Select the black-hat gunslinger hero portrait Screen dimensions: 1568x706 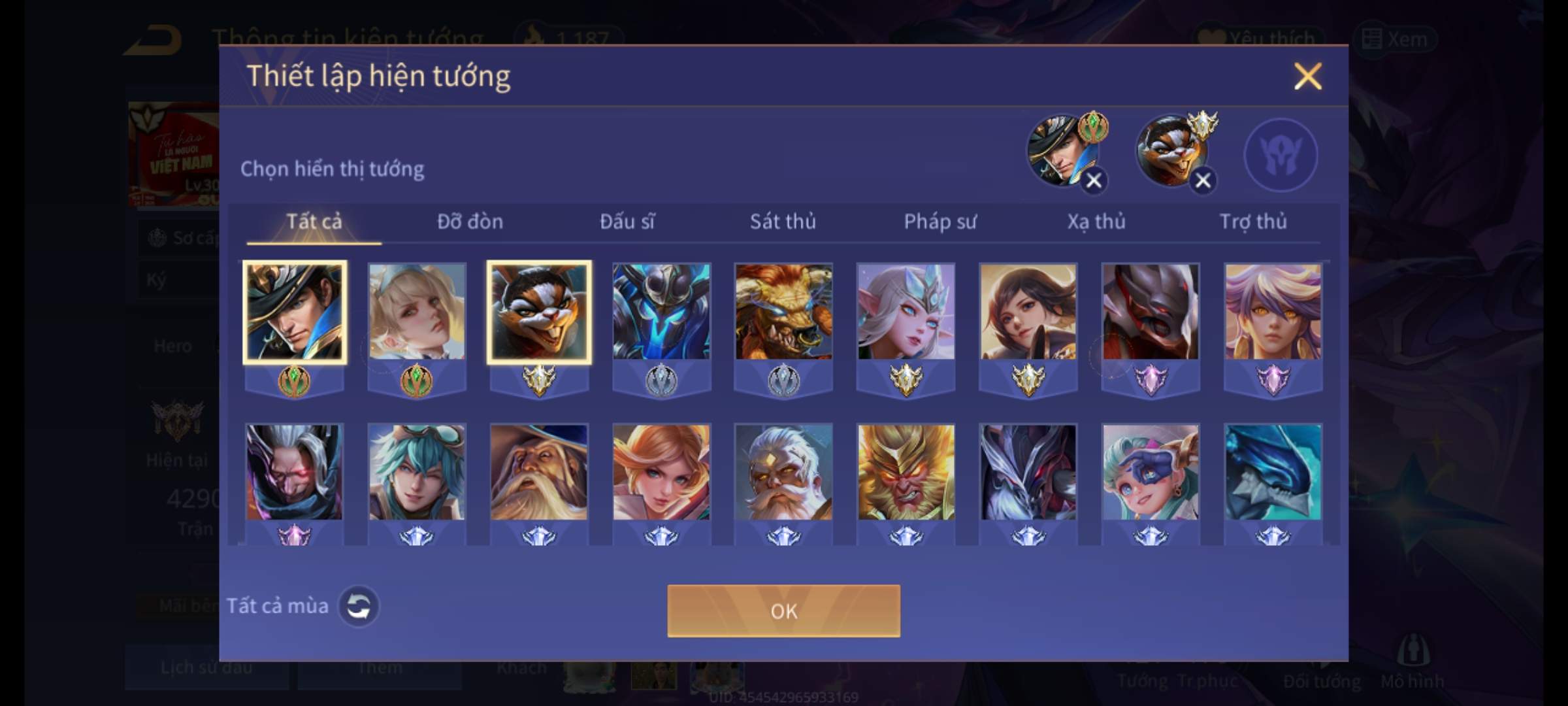(295, 312)
